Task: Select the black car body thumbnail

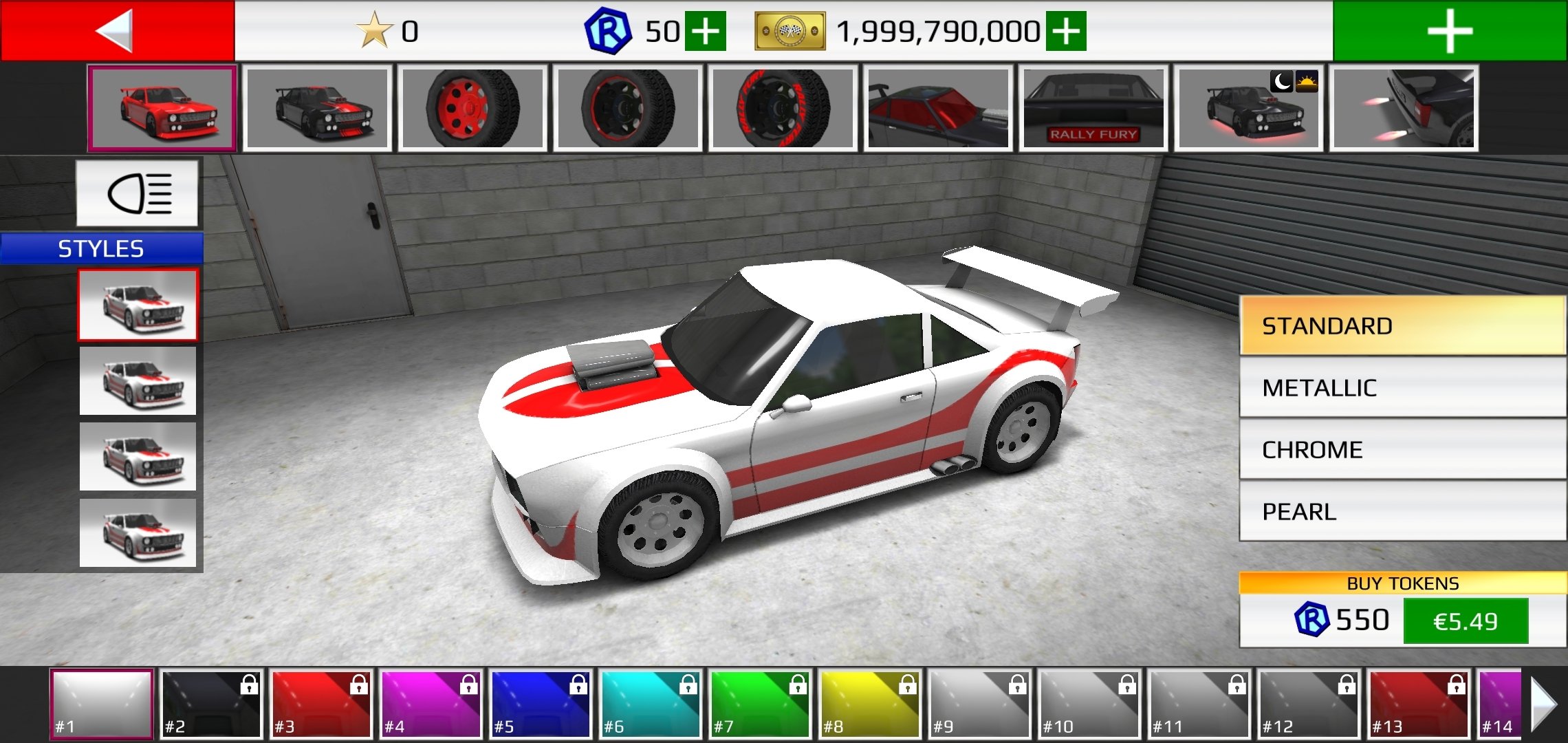Action: (x=316, y=109)
